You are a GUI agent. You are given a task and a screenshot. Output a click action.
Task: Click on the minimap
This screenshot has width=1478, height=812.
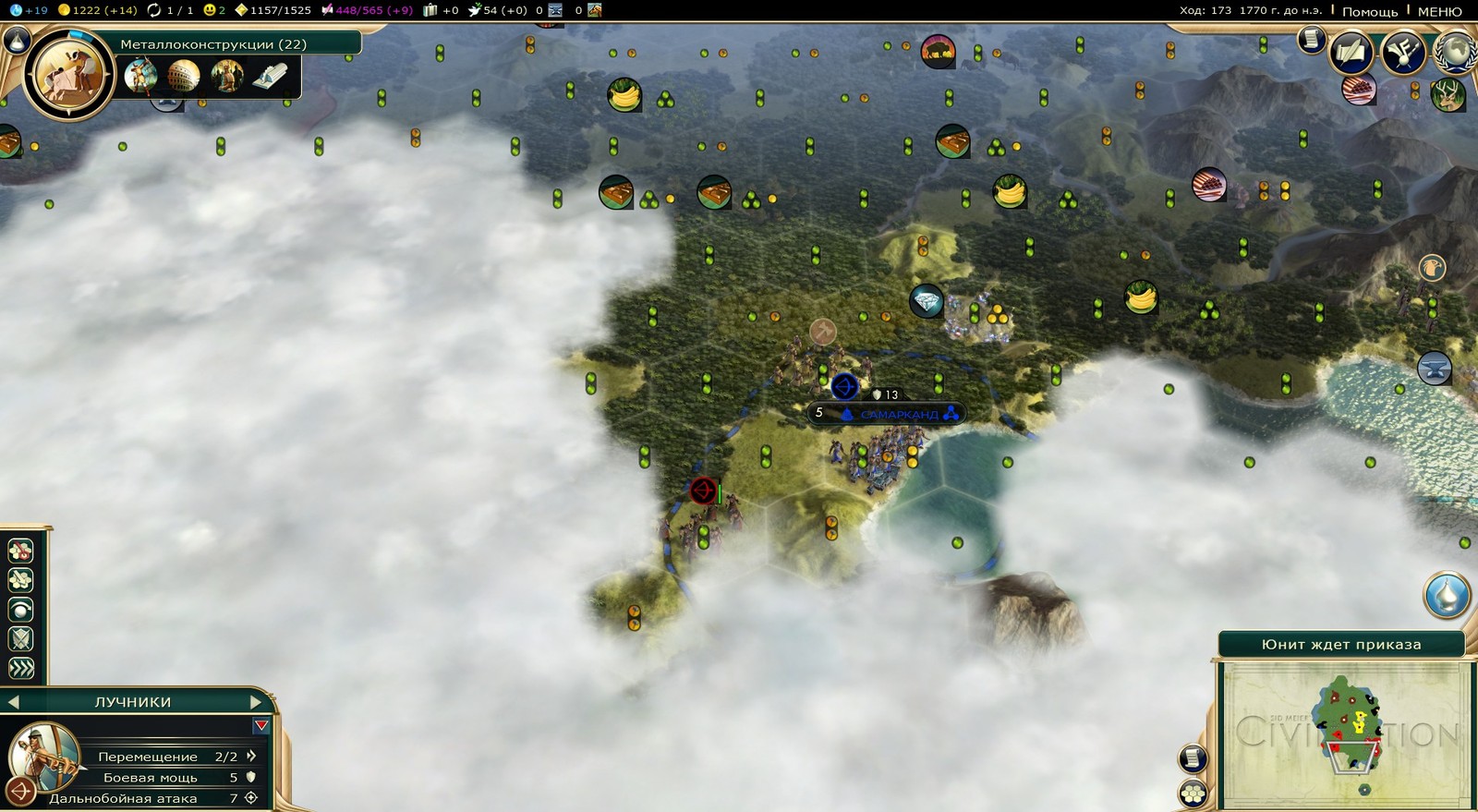coord(1346,733)
